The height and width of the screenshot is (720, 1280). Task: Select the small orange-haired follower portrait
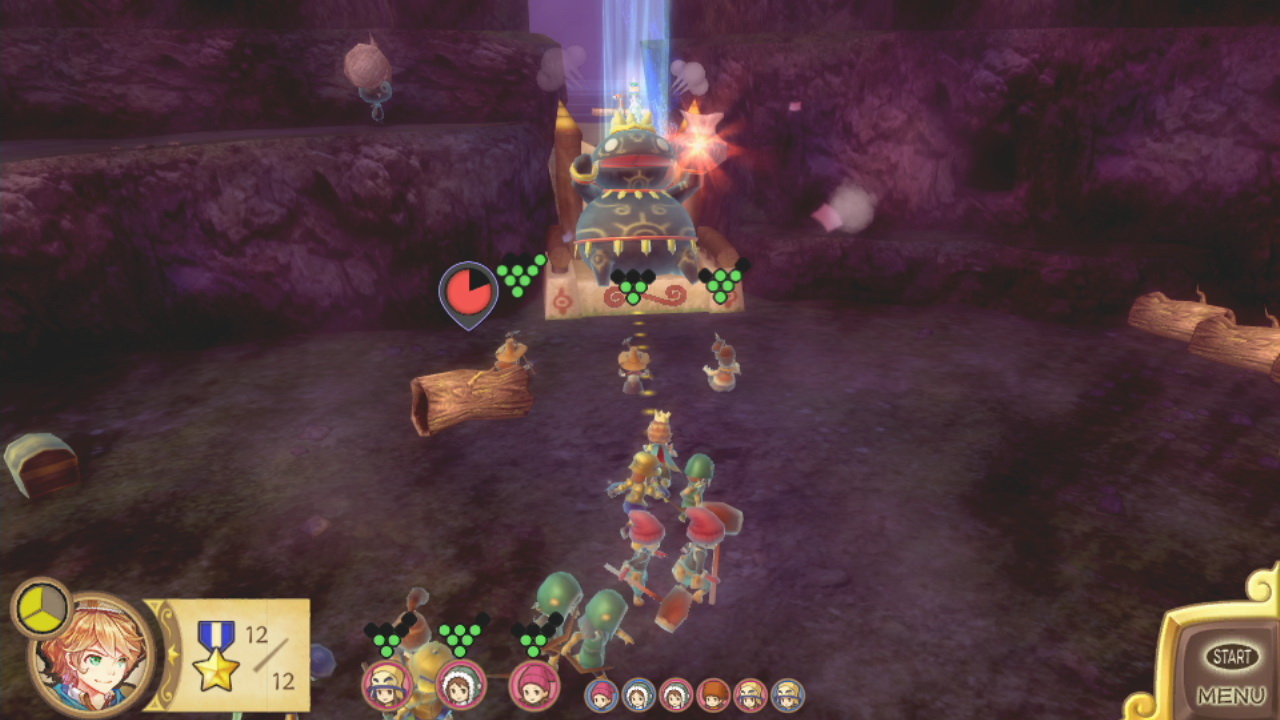point(713,695)
